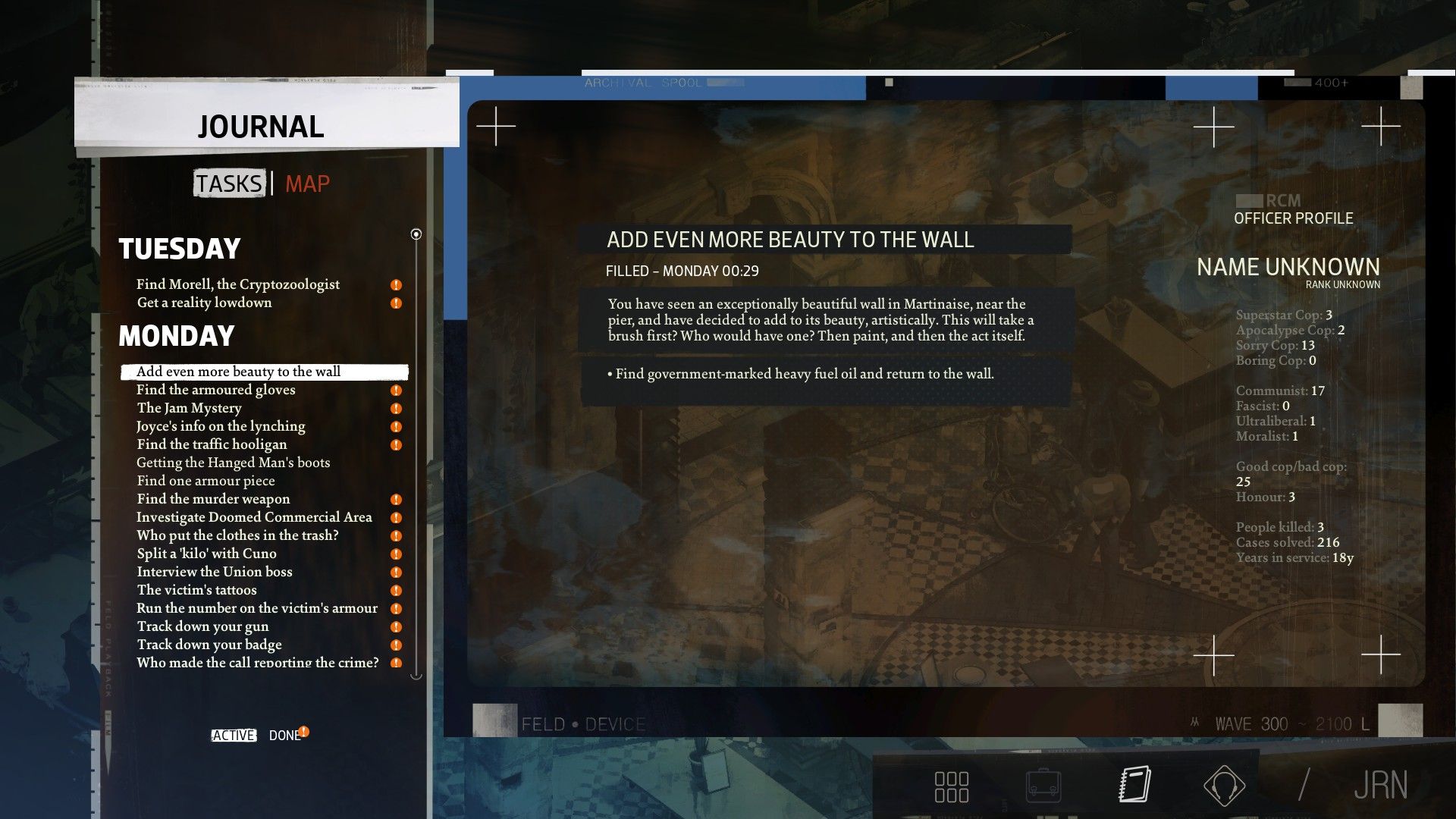View Investigate Doomed Commercial Area task
The height and width of the screenshot is (819, 1456).
254,517
